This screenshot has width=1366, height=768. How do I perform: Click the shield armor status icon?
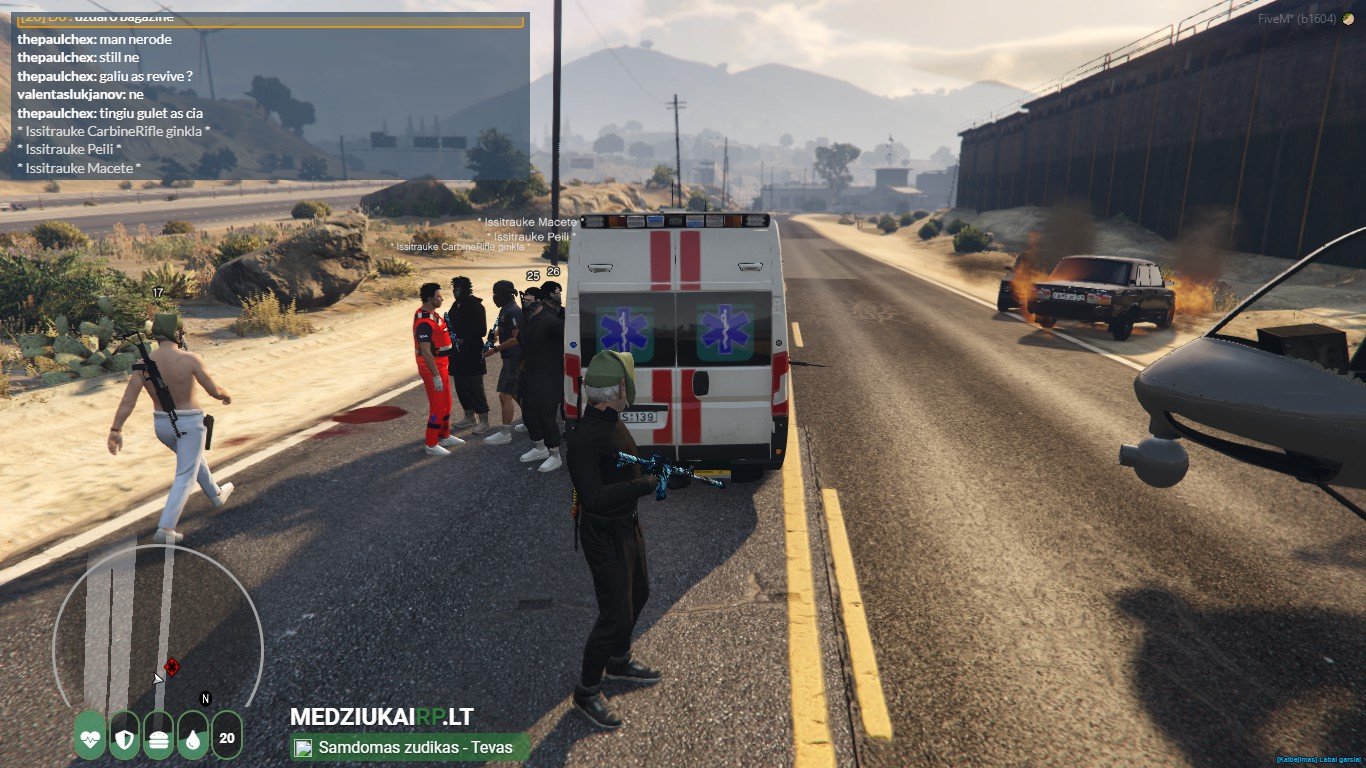point(124,735)
